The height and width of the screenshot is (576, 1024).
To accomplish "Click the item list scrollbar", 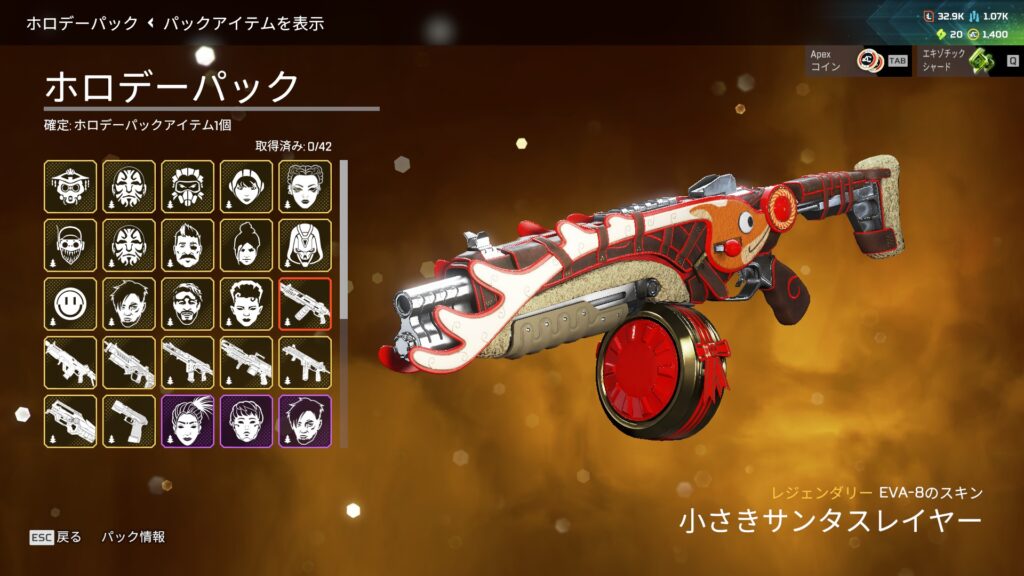I will tap(344, 240).
